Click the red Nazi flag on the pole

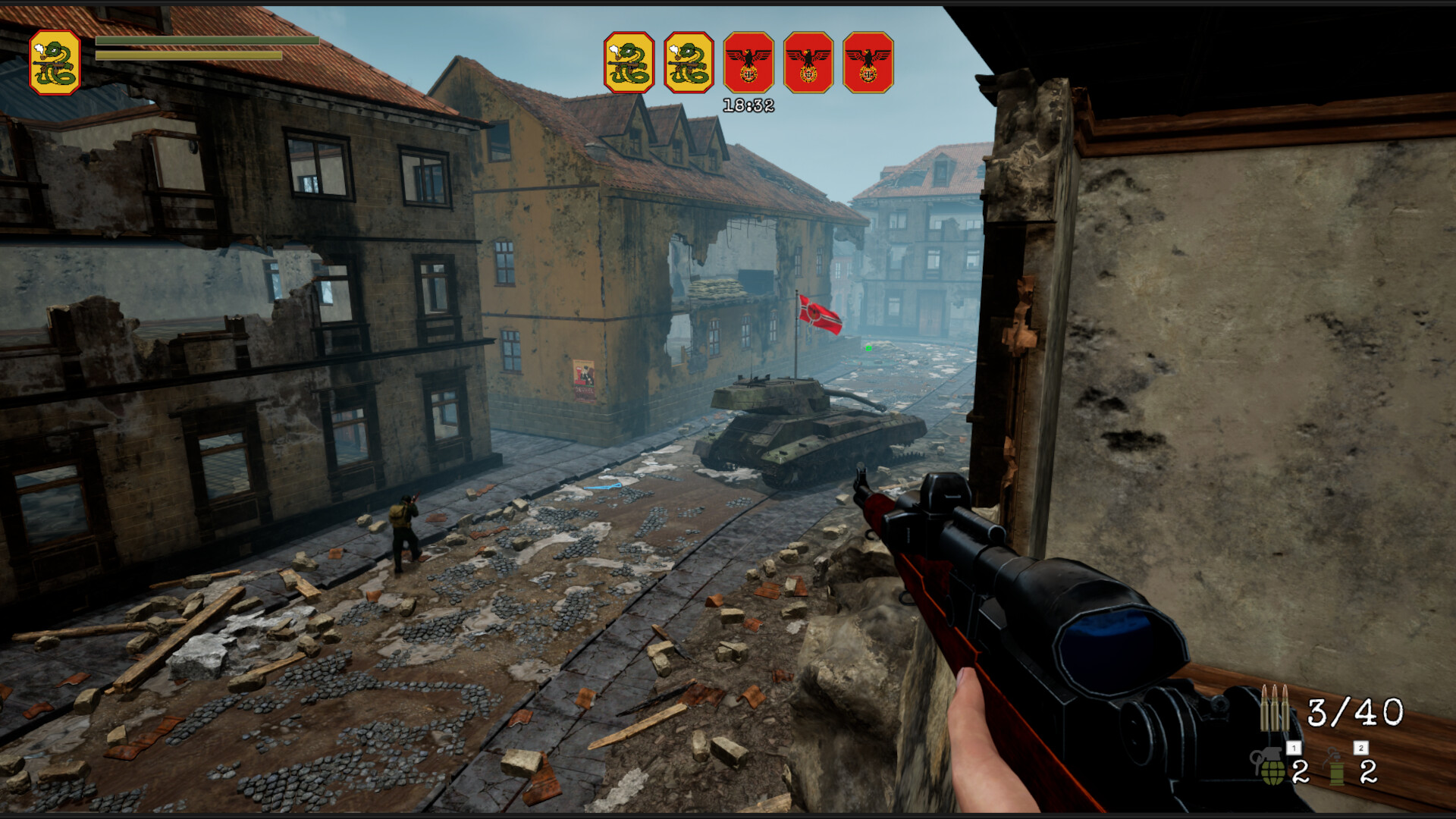pyautogui.click(x=821, y=317)
